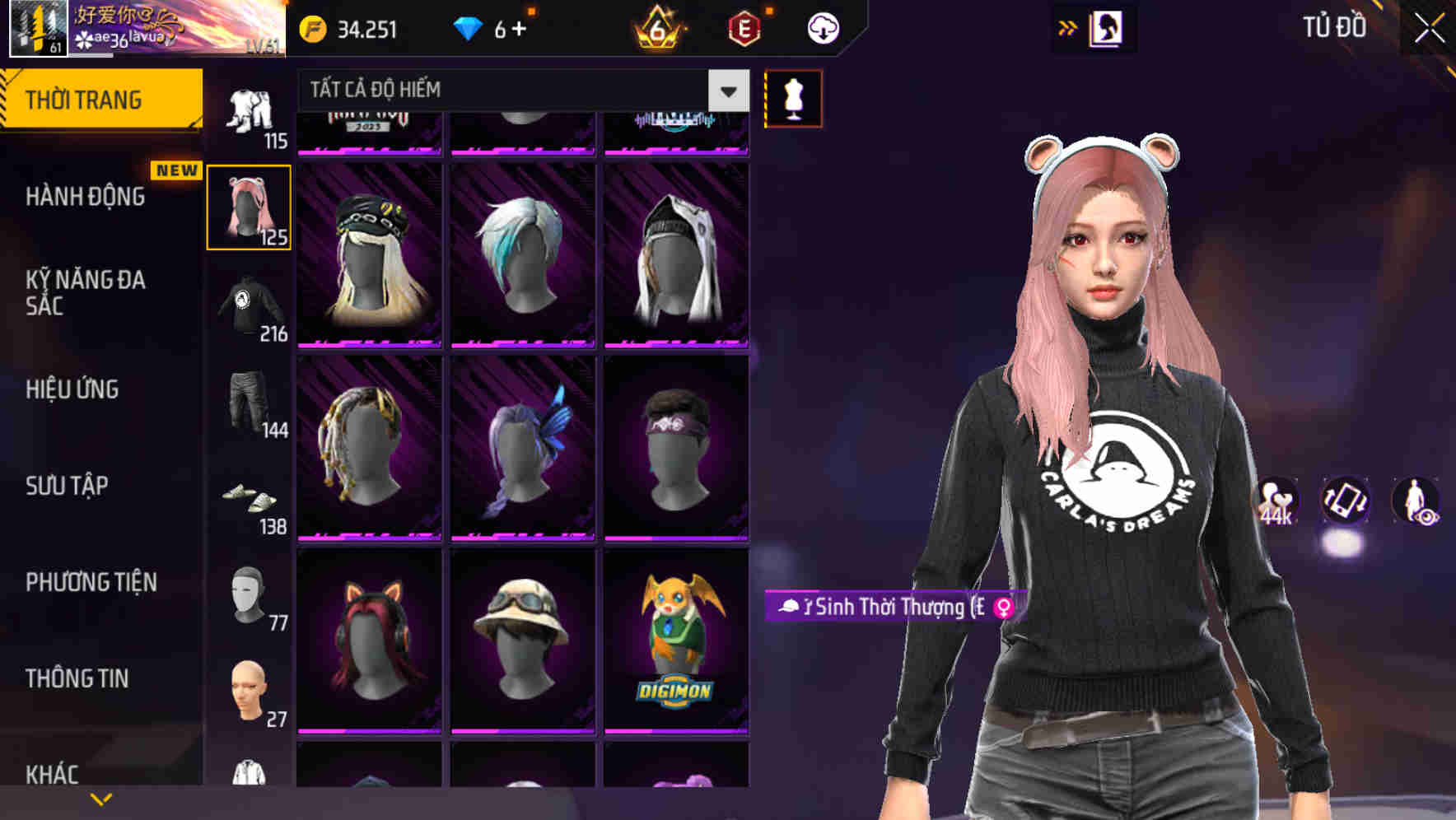Click the mannequin outfit preview icon
The image size is (1456, 820).
(x=793, y=98)
